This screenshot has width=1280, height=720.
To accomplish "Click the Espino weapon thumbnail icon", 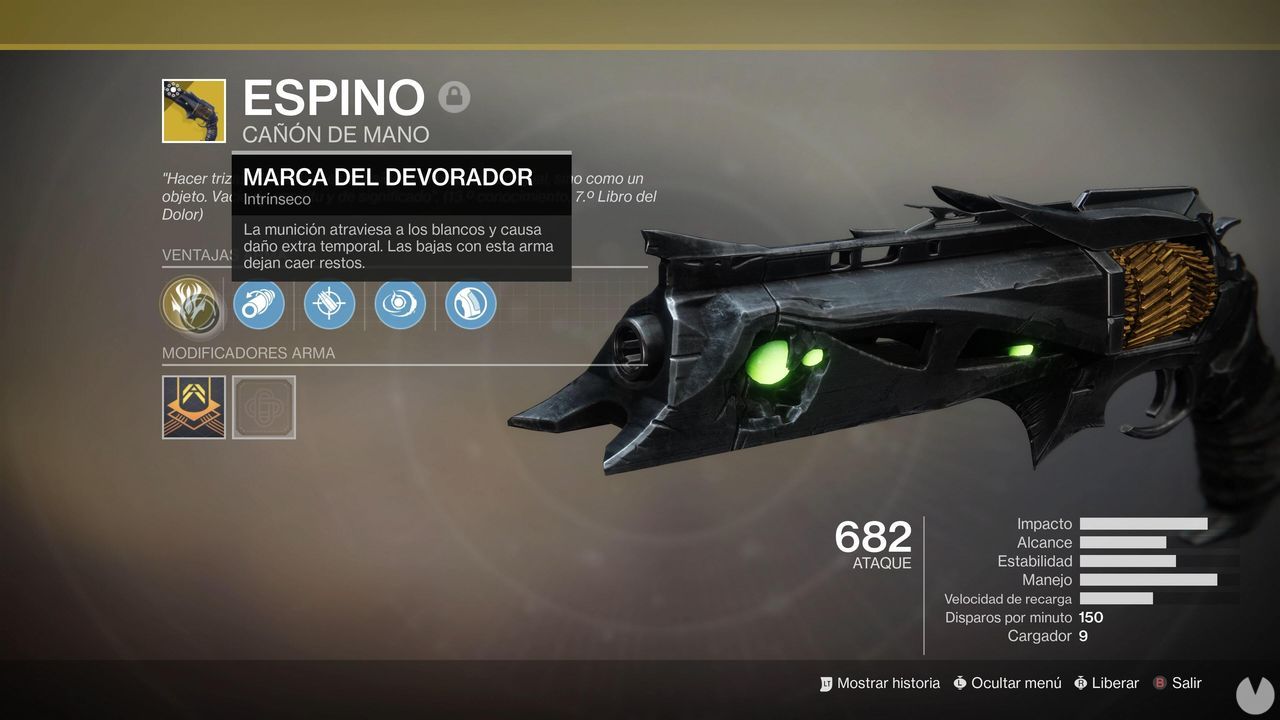I will tap(193, 110).
